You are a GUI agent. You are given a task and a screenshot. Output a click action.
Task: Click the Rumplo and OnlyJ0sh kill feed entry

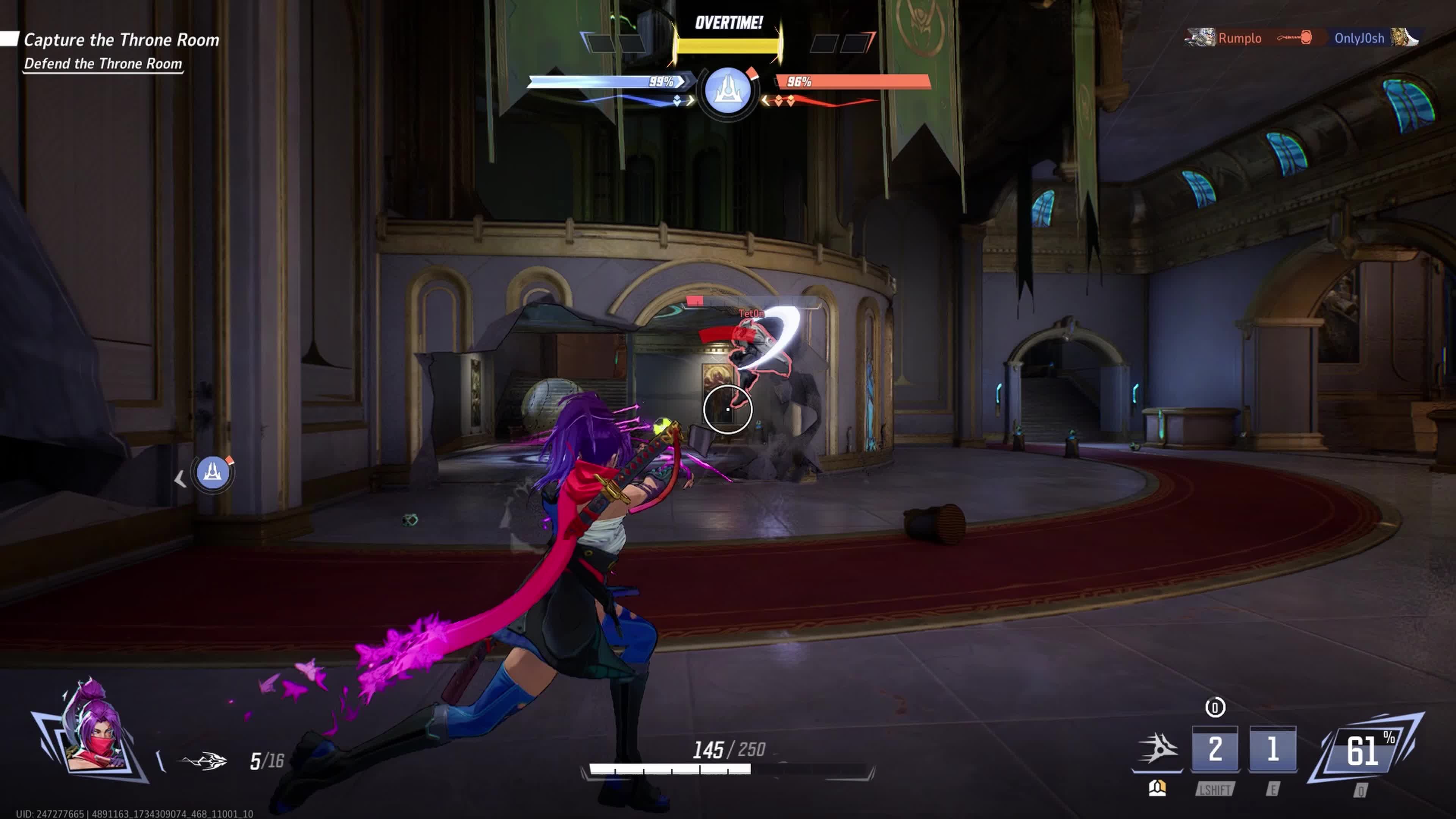1302,38
